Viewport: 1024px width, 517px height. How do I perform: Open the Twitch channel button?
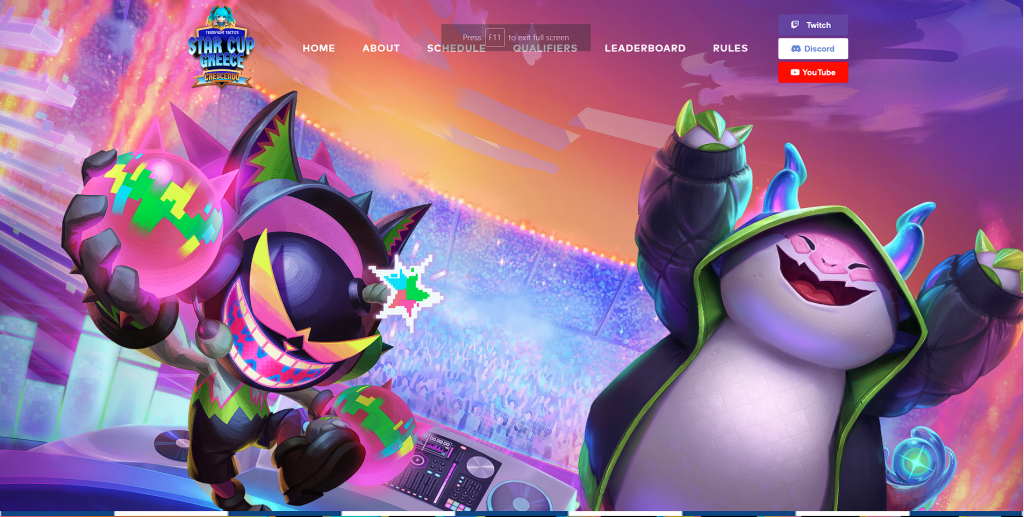[812, 25]
